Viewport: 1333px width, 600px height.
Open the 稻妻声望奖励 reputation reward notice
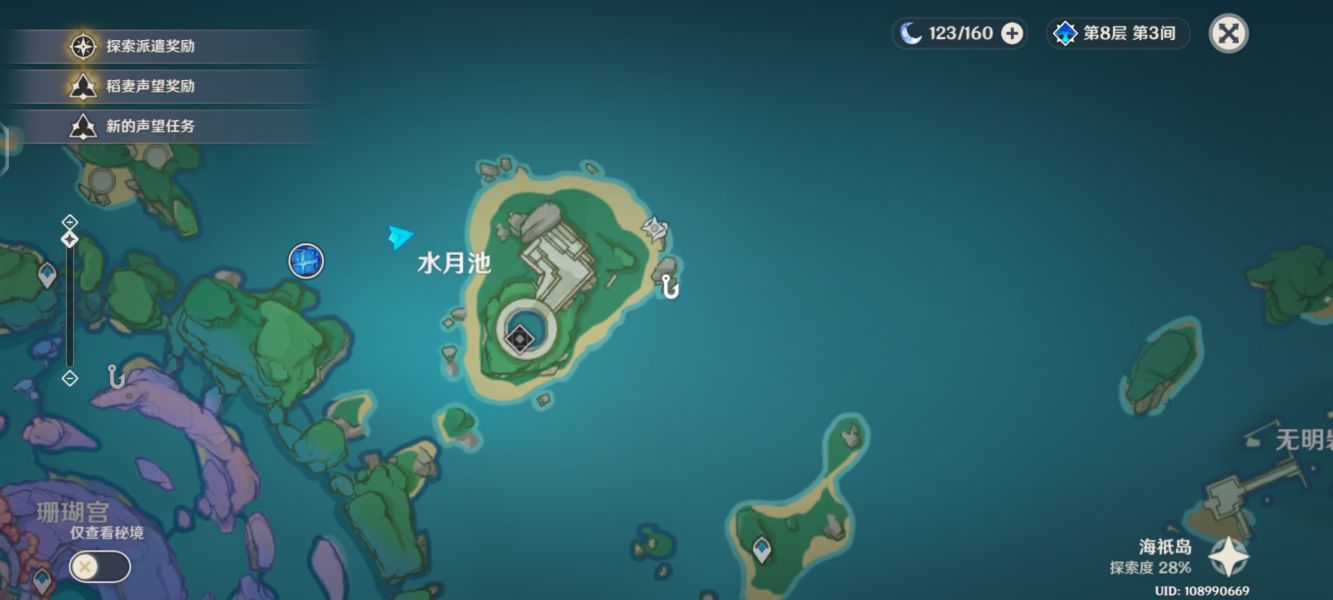pyautogui.click(x=150, y=86)
